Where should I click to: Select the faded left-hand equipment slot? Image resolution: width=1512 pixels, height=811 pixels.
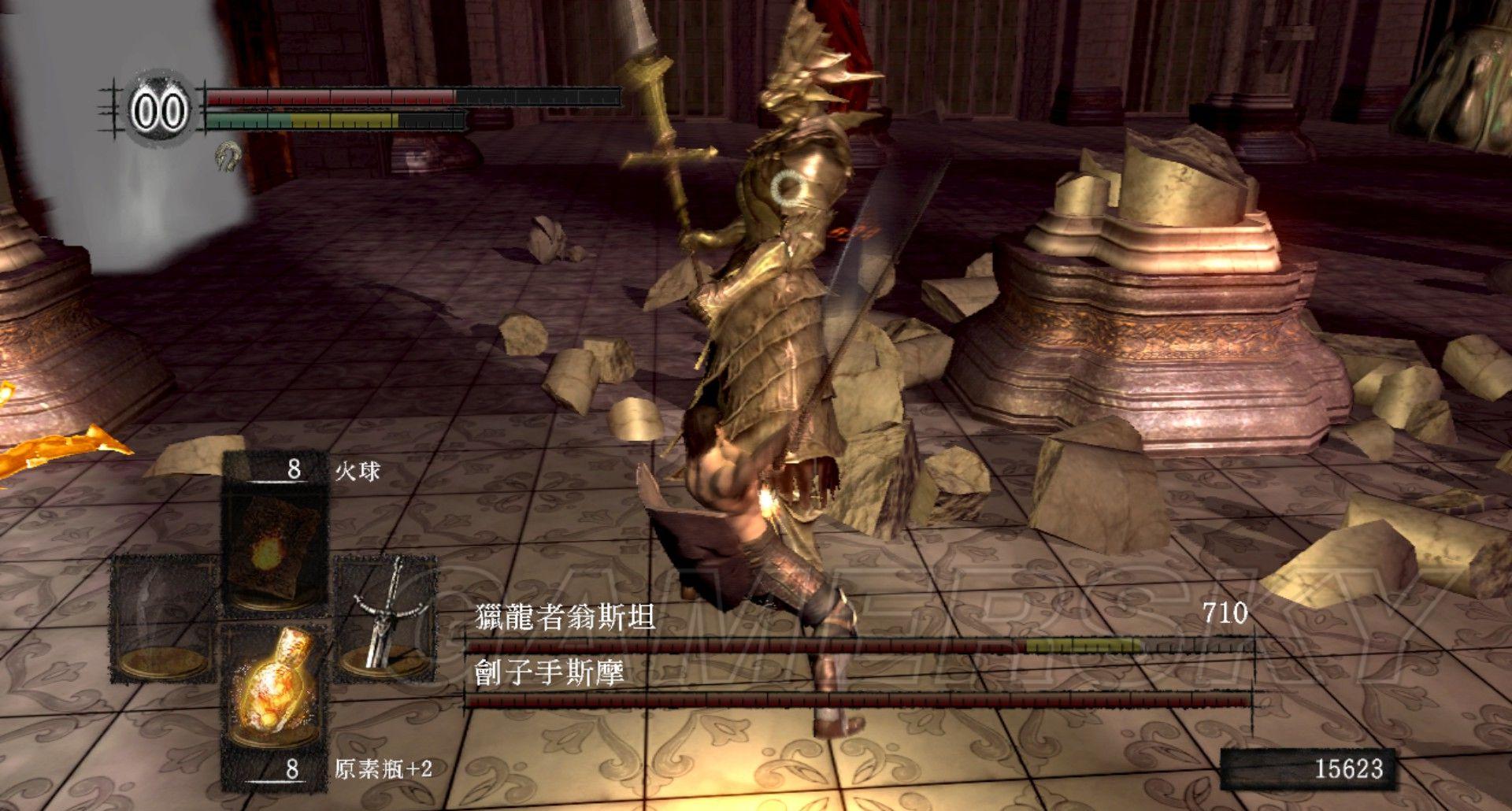[163, 618]
